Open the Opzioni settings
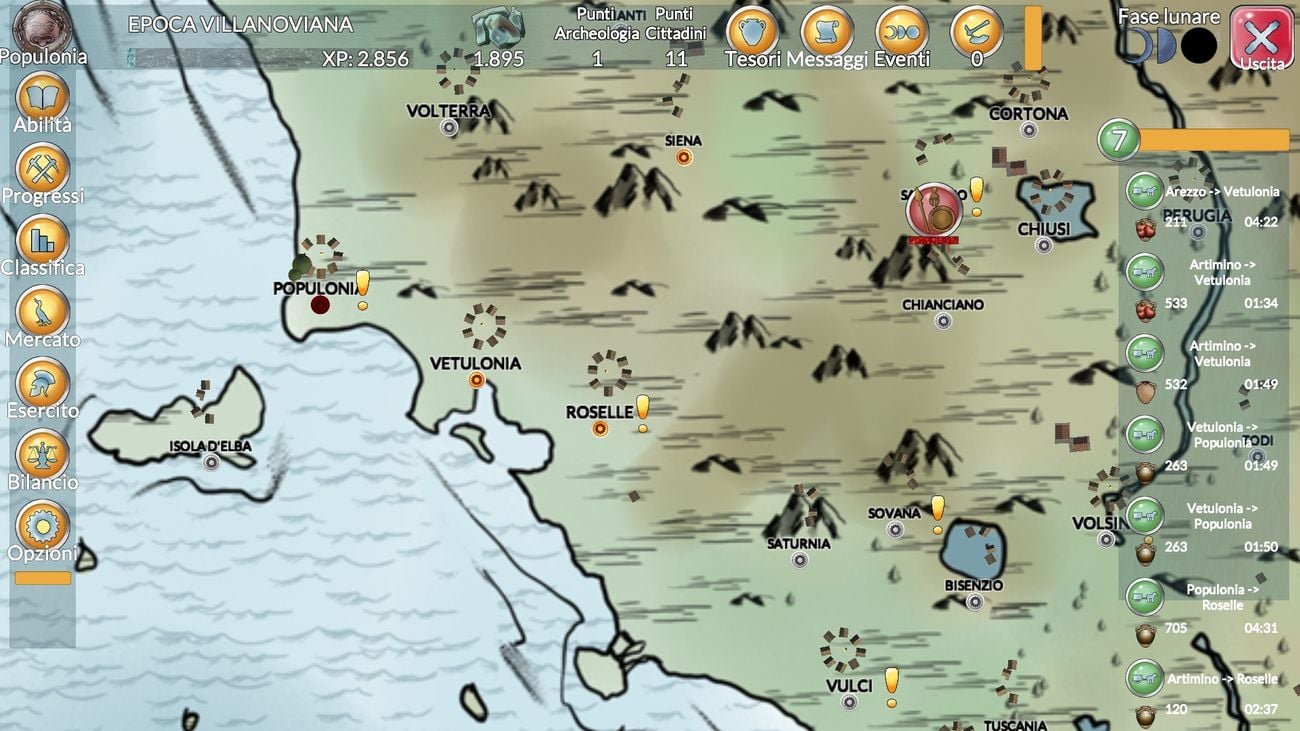 click(x=42, y=526)
